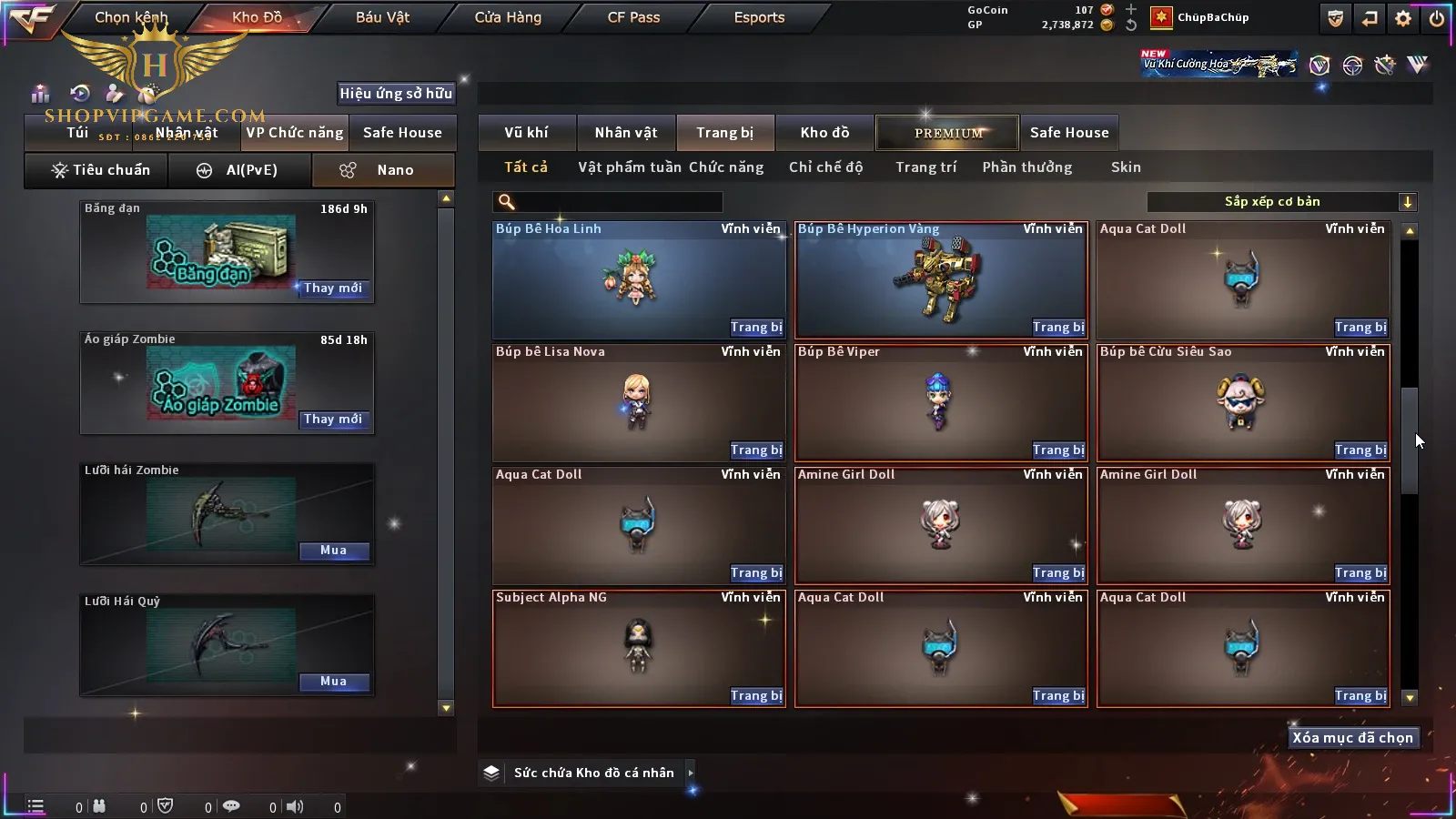
Task: Select the PREMIUM inventory tab
Action: point(948,133)
